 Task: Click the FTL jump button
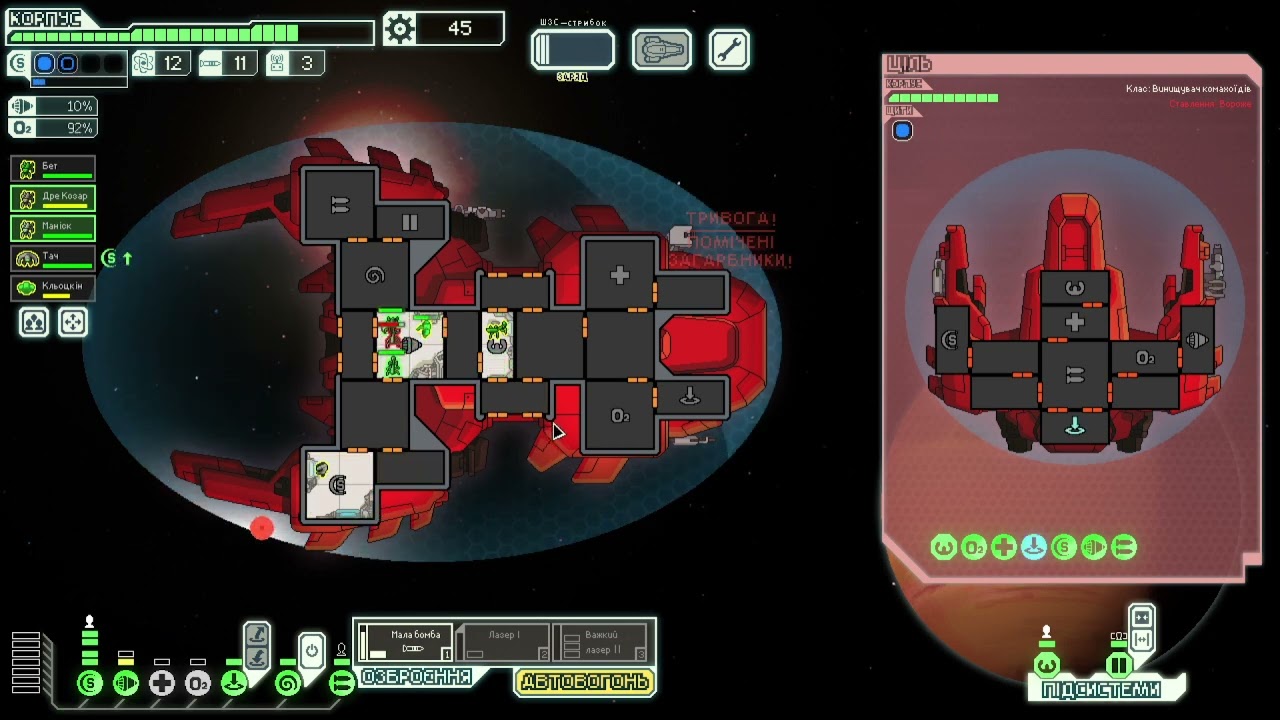pyautogui.click(x=572, y=49)
